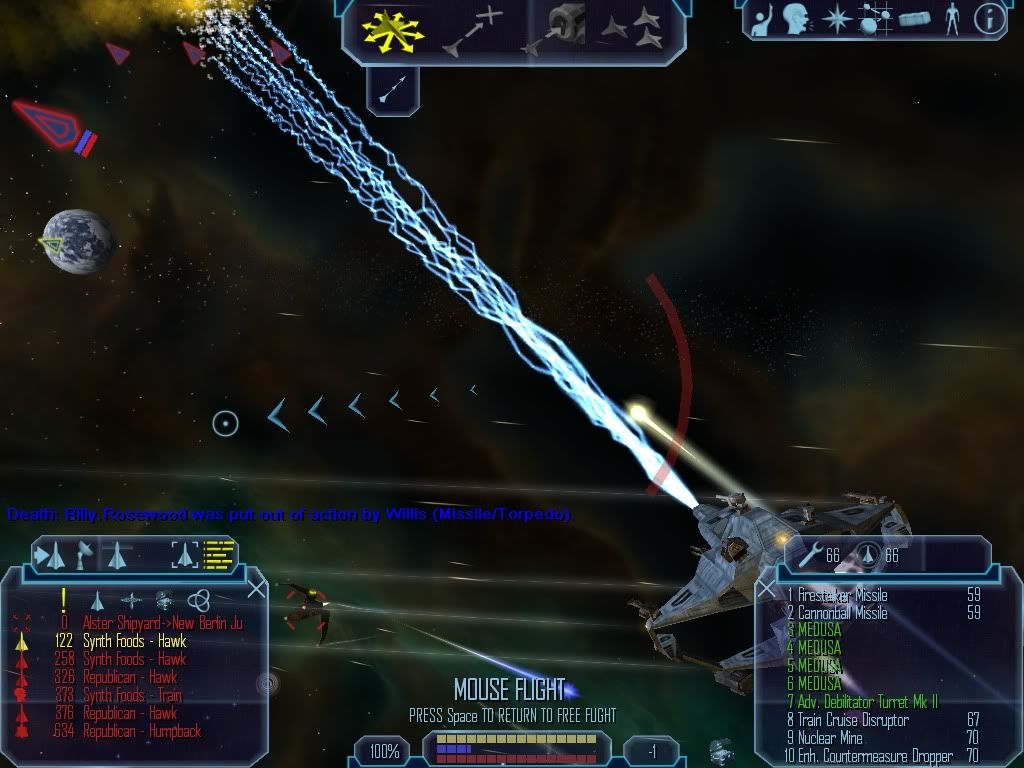Screen dimensions: 1024x768
Task: Open the information 'i' icon
Action: (x=988, y=18)
